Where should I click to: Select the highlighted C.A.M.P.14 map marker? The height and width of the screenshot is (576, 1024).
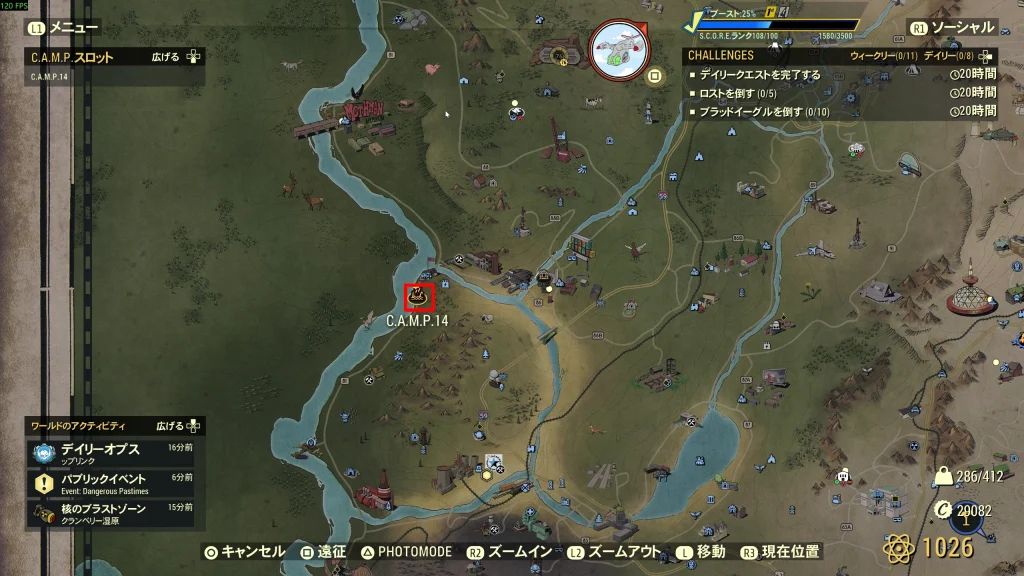(x=419, y=297)
